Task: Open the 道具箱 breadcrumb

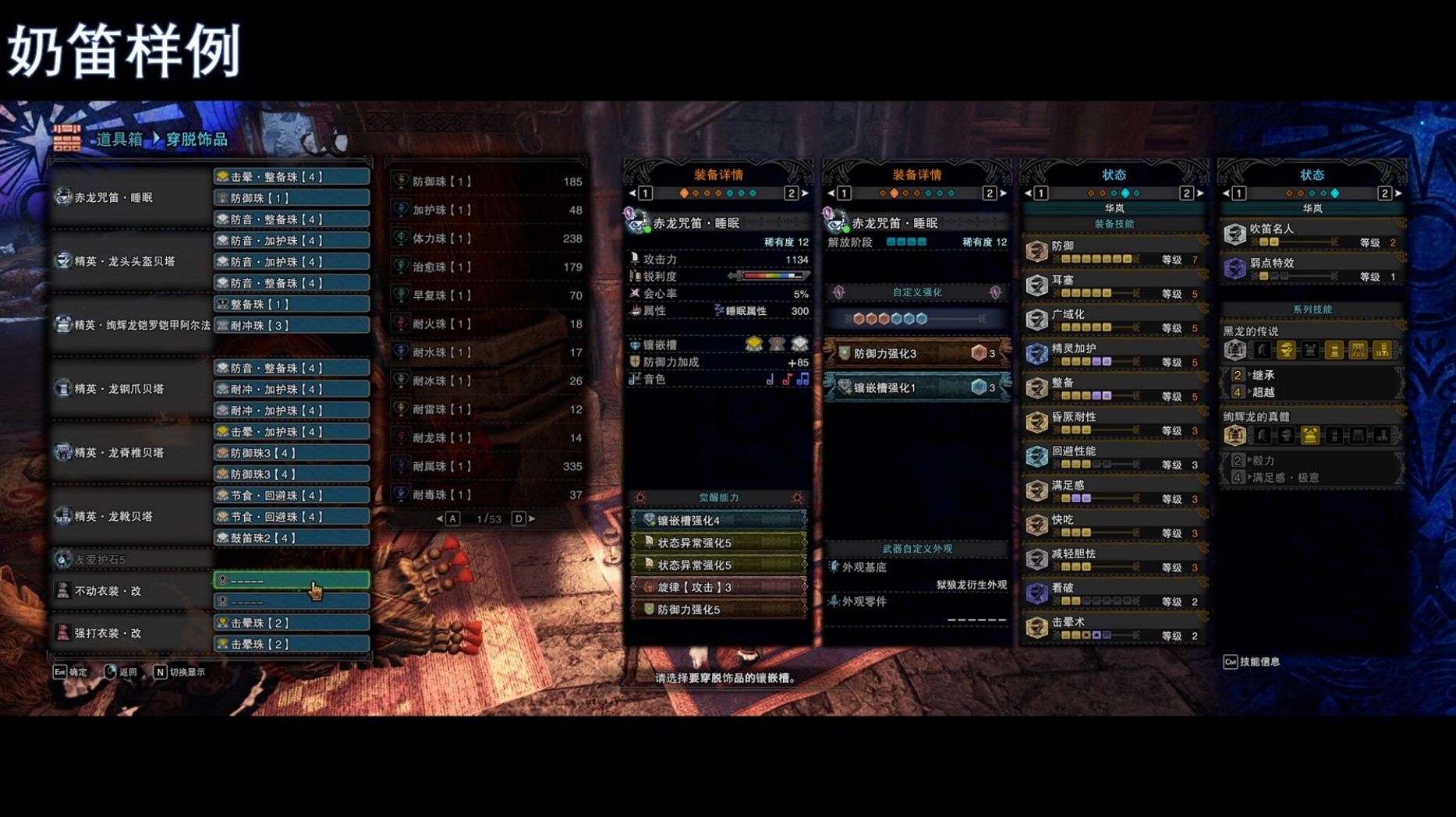Action: tap(119, 140)
